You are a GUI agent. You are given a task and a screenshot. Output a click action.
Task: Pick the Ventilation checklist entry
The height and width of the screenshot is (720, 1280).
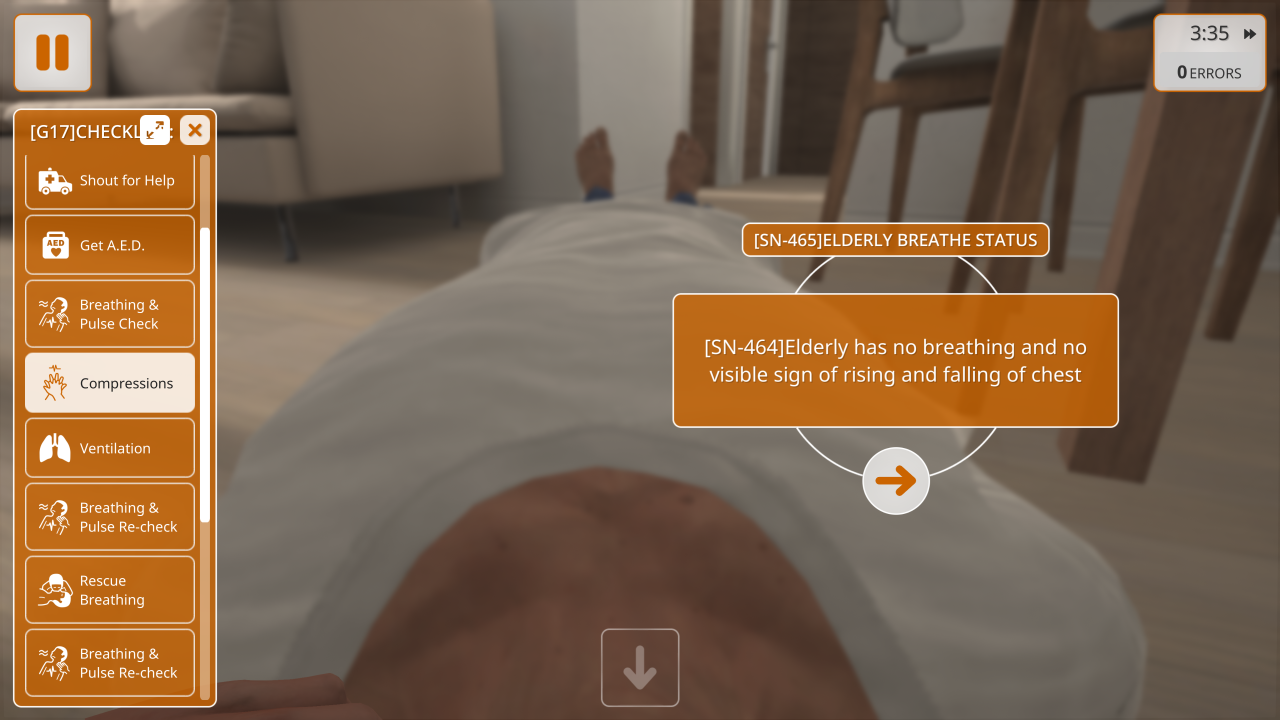pos(110,448)
